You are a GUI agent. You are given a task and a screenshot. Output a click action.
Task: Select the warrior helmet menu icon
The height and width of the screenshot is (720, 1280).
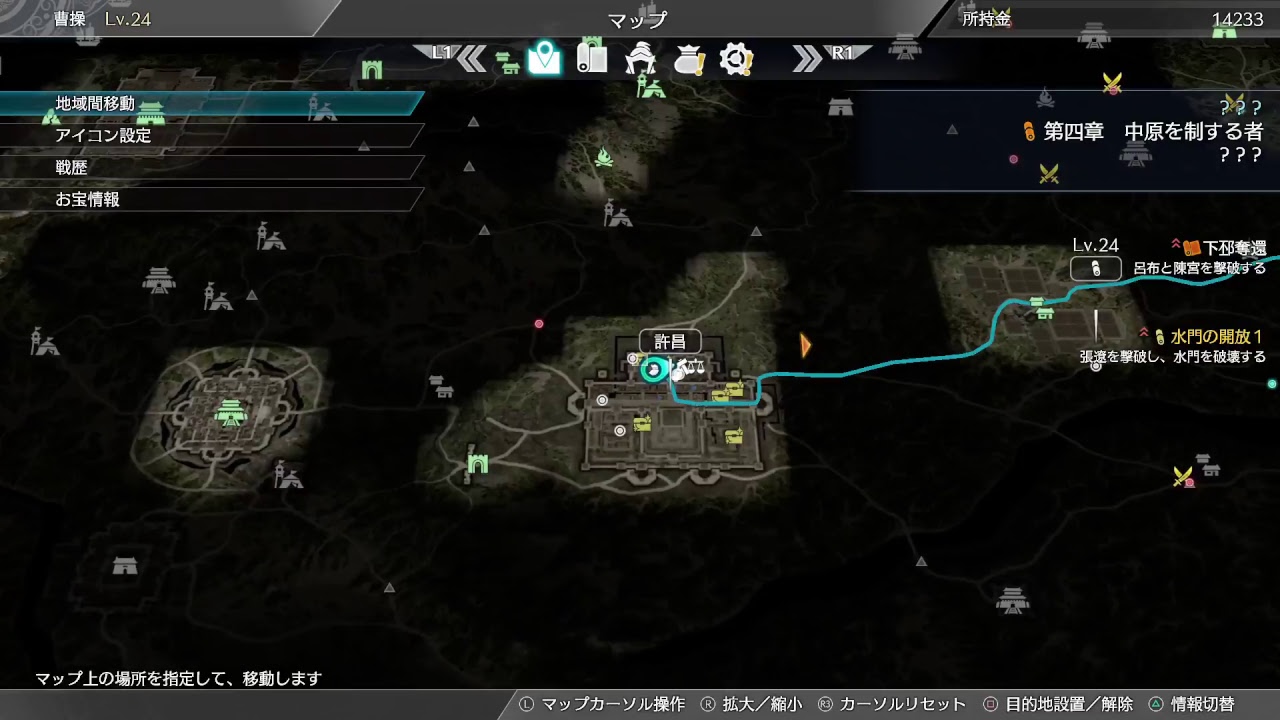pyautogui.click(x=640, y=58)
